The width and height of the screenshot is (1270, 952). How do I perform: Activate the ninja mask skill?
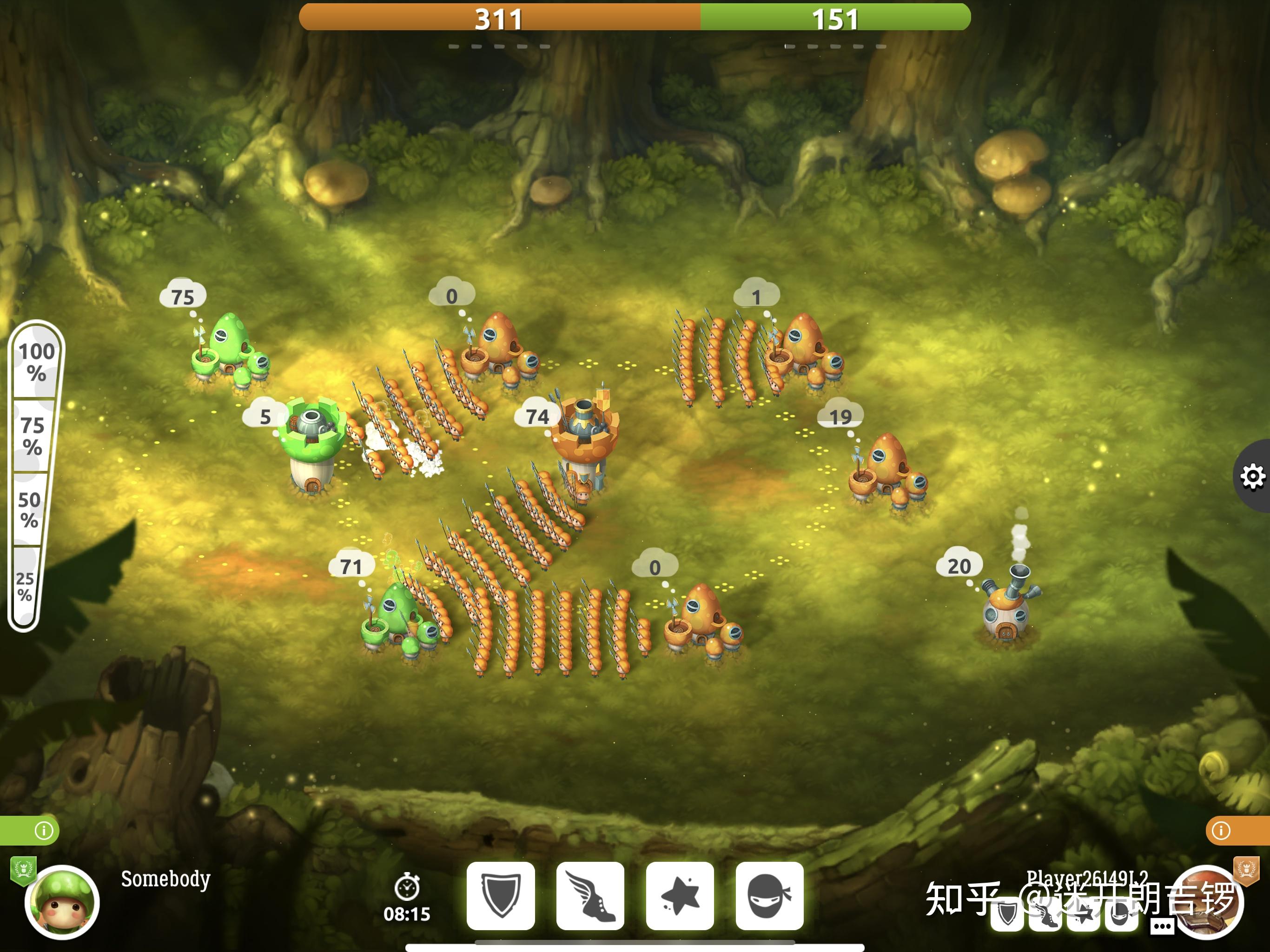tap(769, 895)
